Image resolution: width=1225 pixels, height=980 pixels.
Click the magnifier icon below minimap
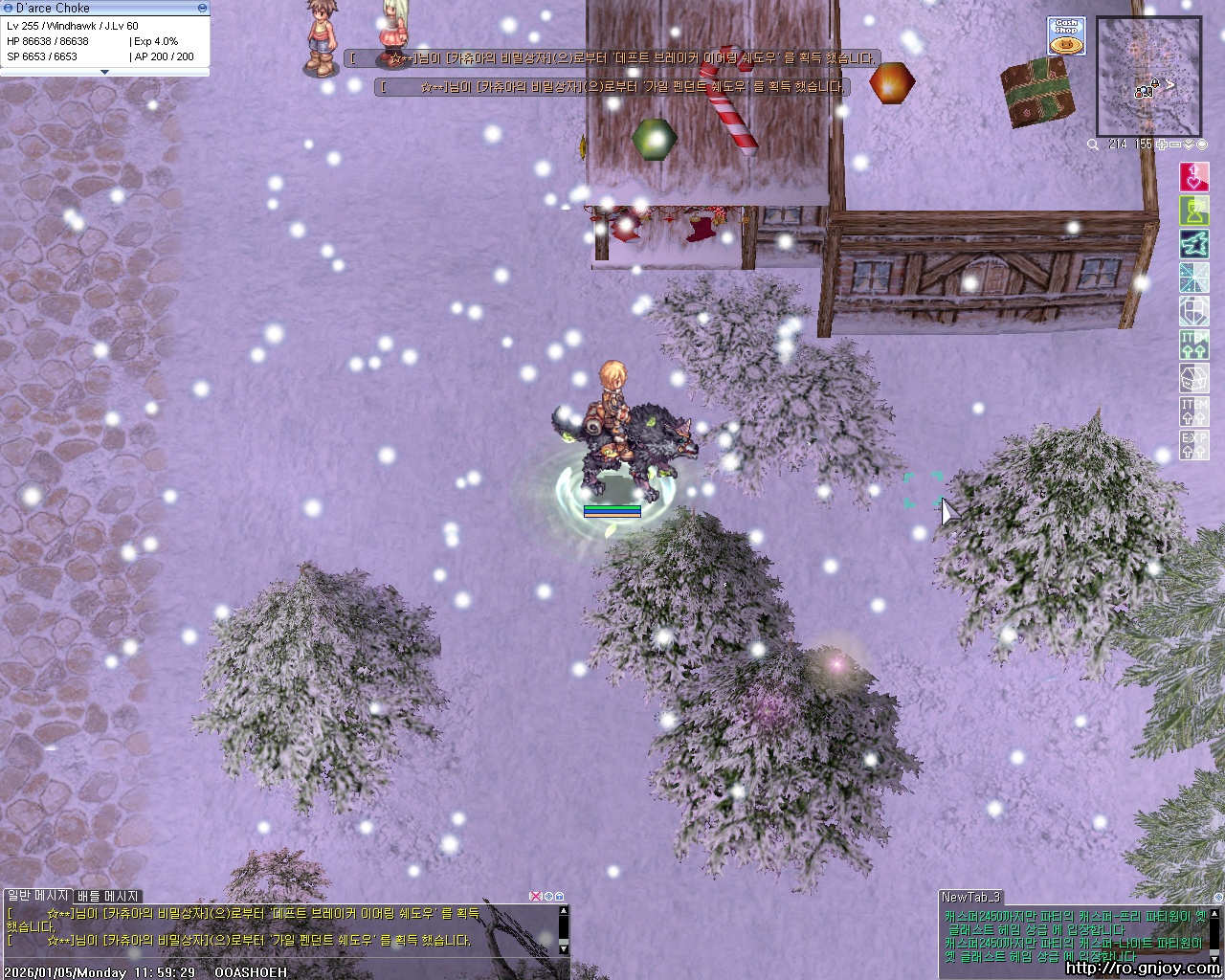pyautogui.click(x=1093, y=145)
